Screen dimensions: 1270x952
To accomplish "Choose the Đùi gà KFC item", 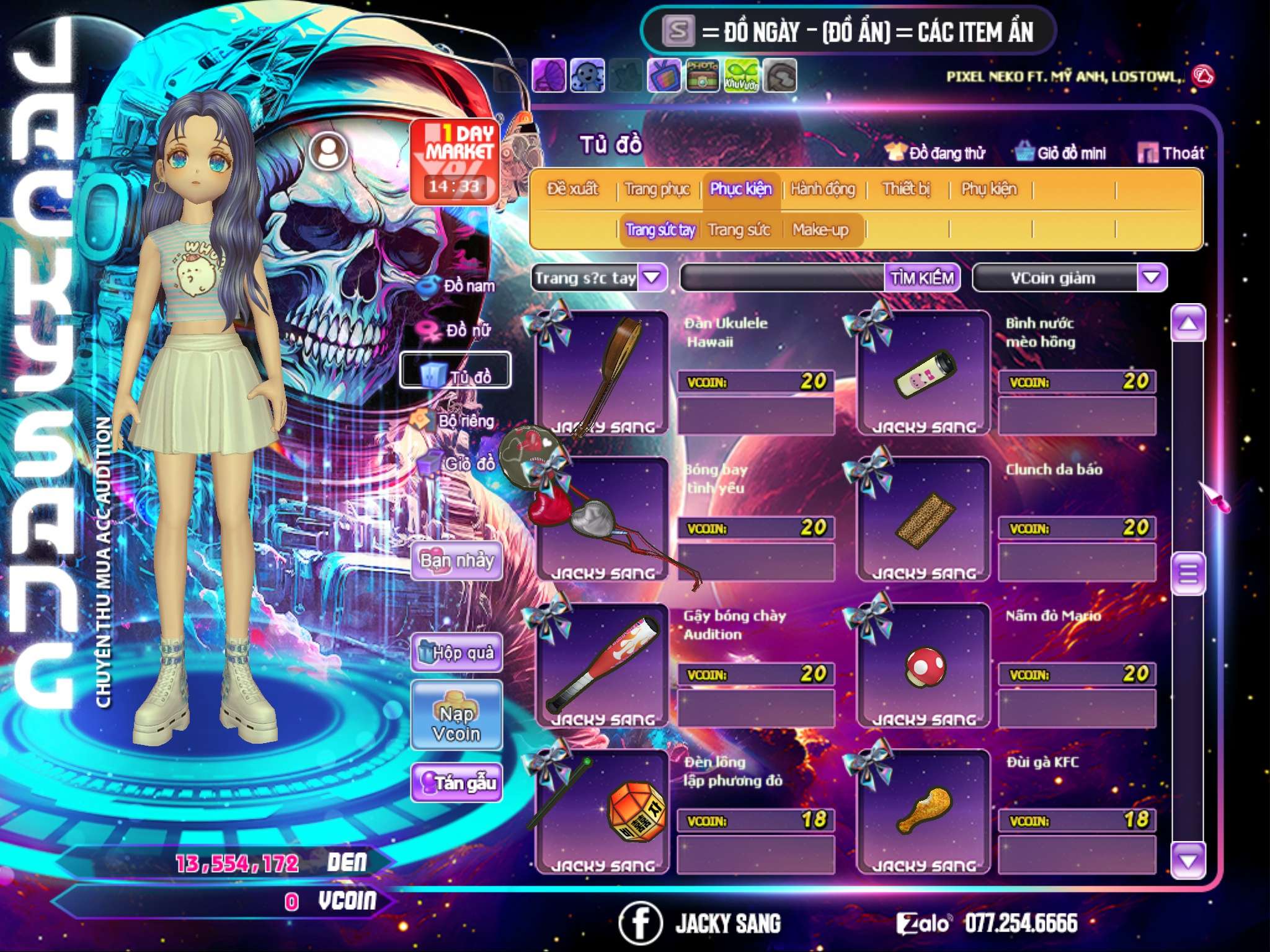I will [x=924, y=812].
